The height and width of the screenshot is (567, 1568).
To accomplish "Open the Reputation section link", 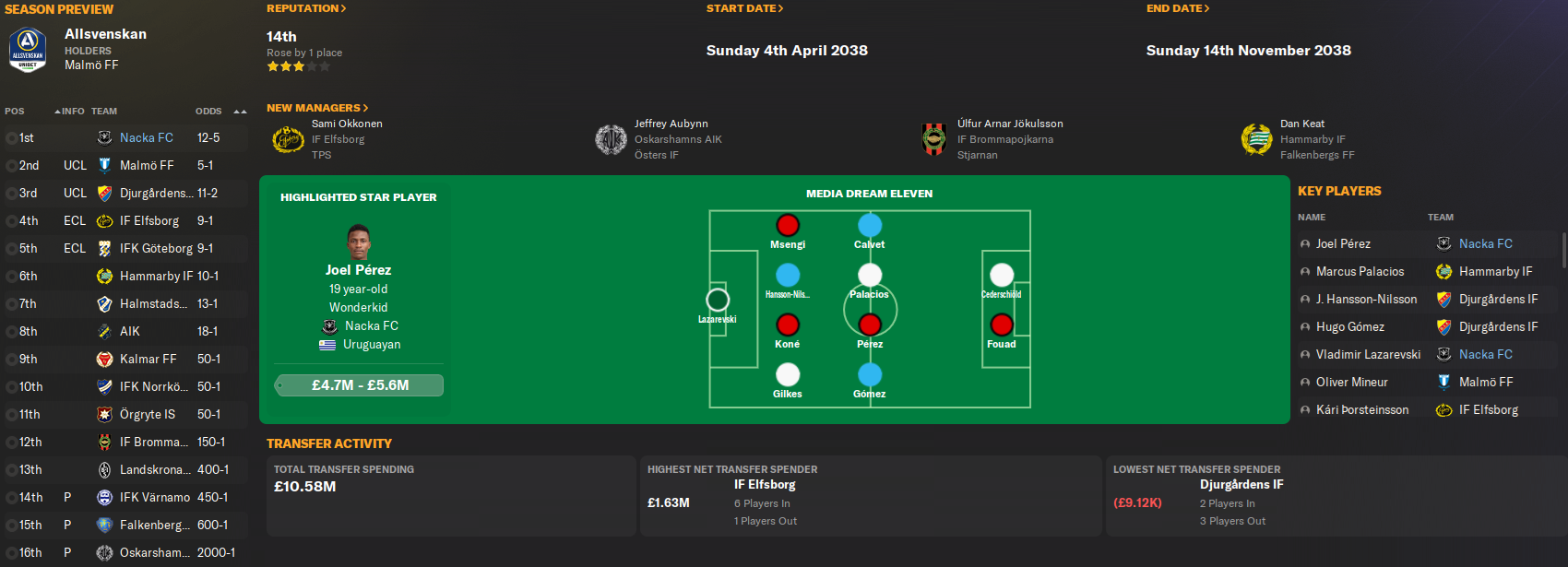I will (x=306, y=8).
